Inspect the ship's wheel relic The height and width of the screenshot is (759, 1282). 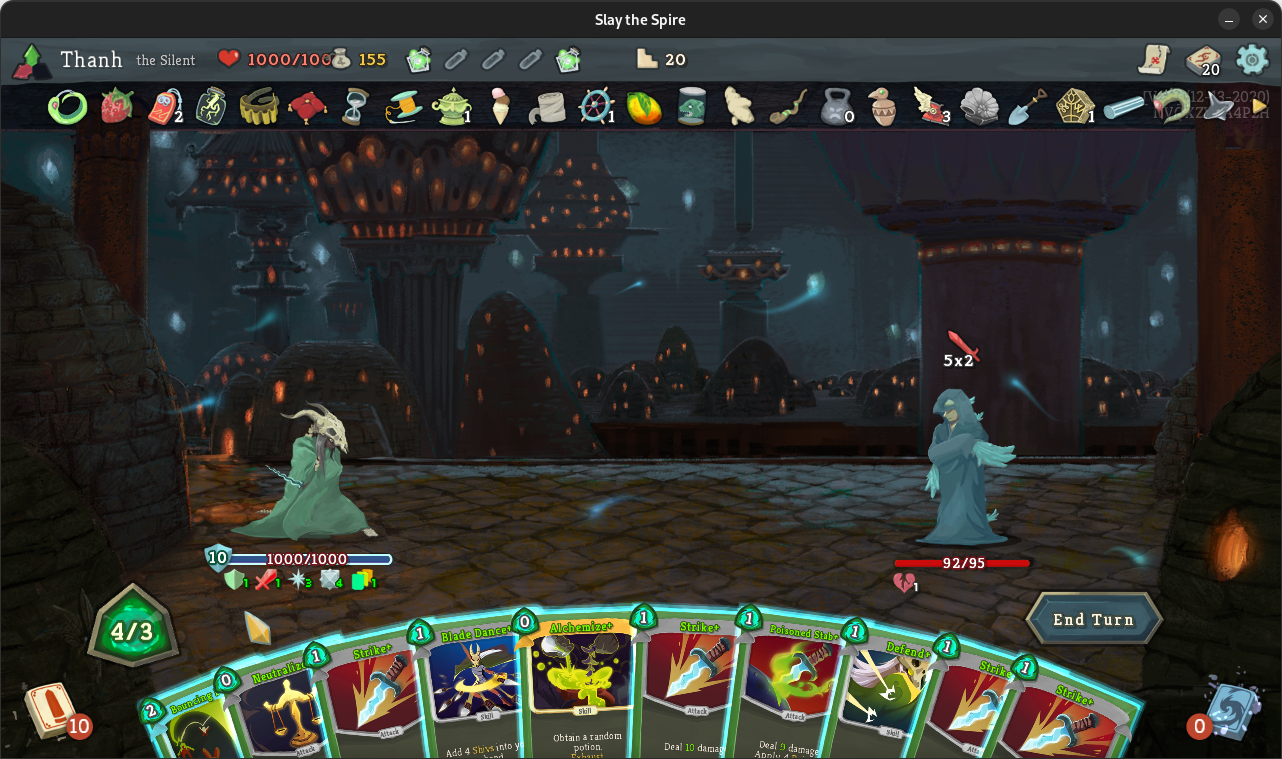coord(596,106)
